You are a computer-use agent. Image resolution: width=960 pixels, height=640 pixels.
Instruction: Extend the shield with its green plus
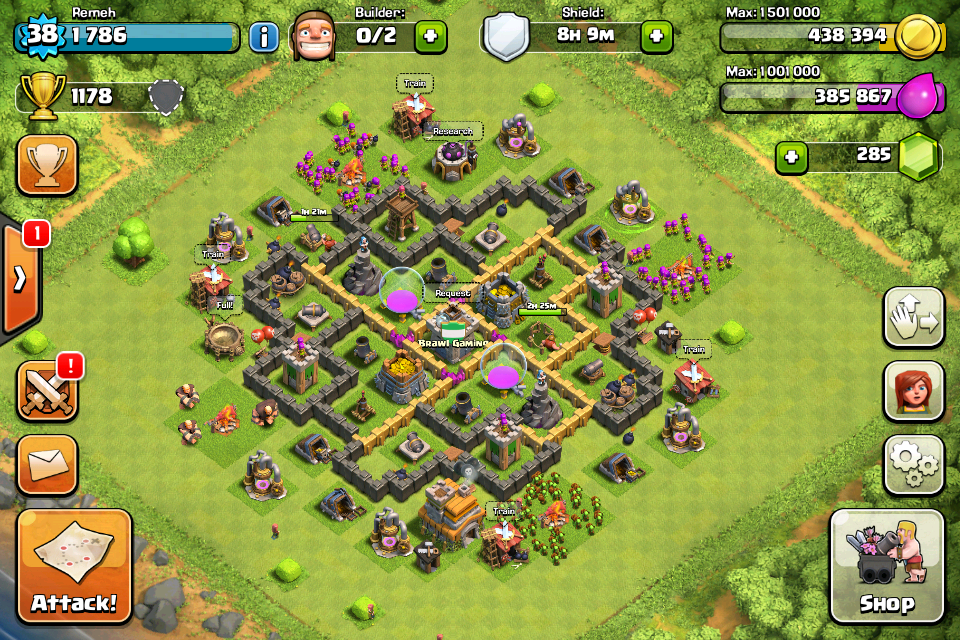click(656, 37)
